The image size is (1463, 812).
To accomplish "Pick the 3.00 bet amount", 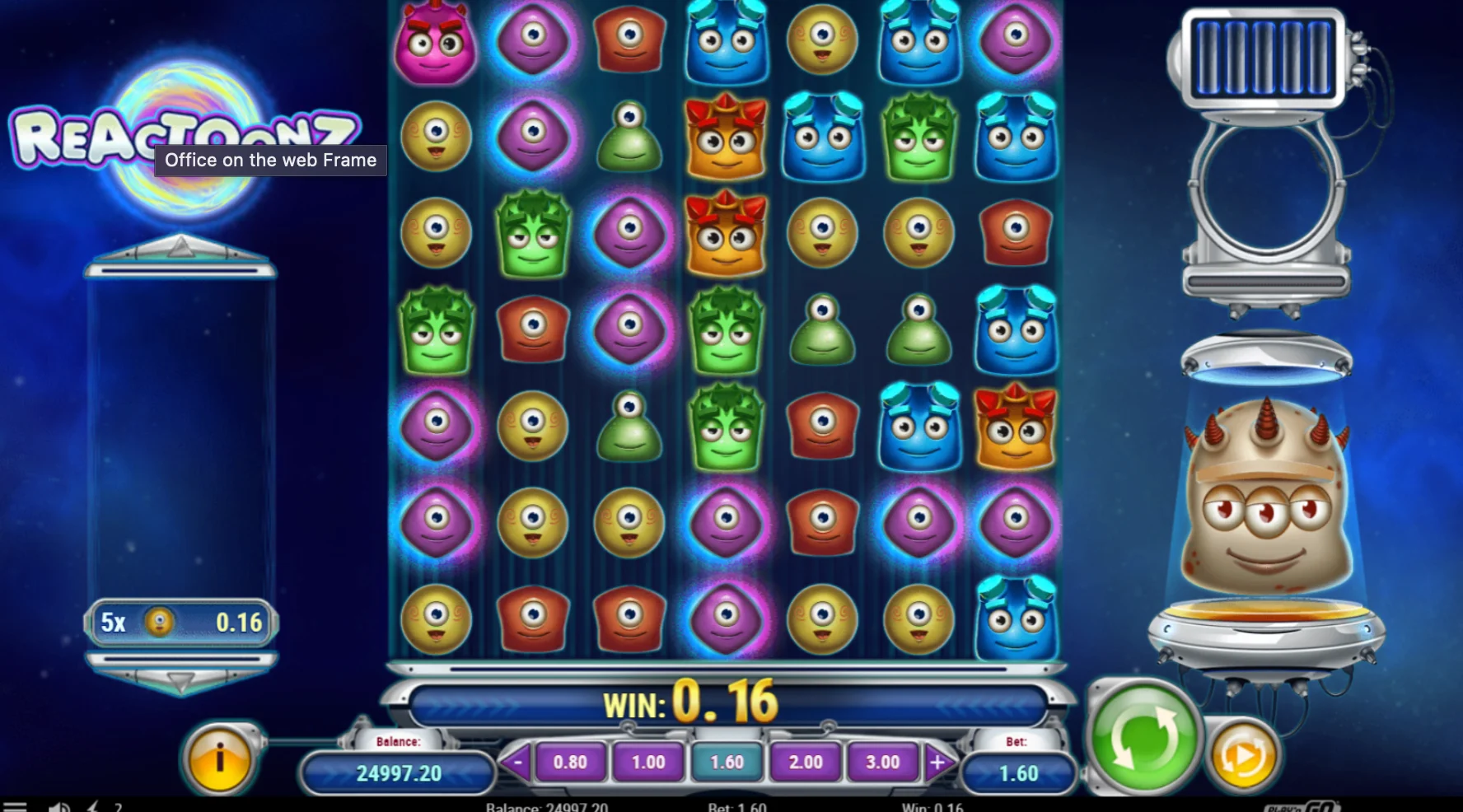I will pos(882,763).
